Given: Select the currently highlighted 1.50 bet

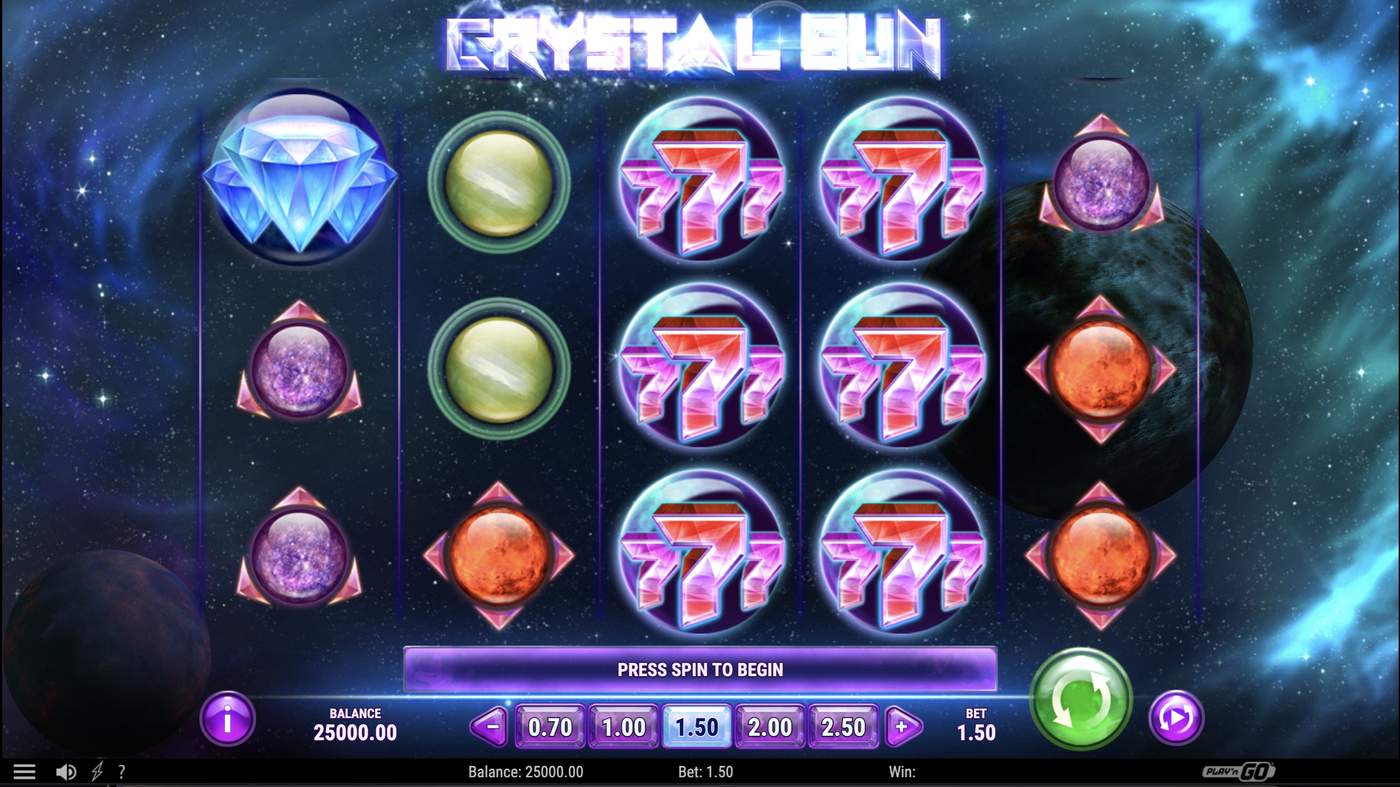Looking at the screenshot, I should coord(696,727).
